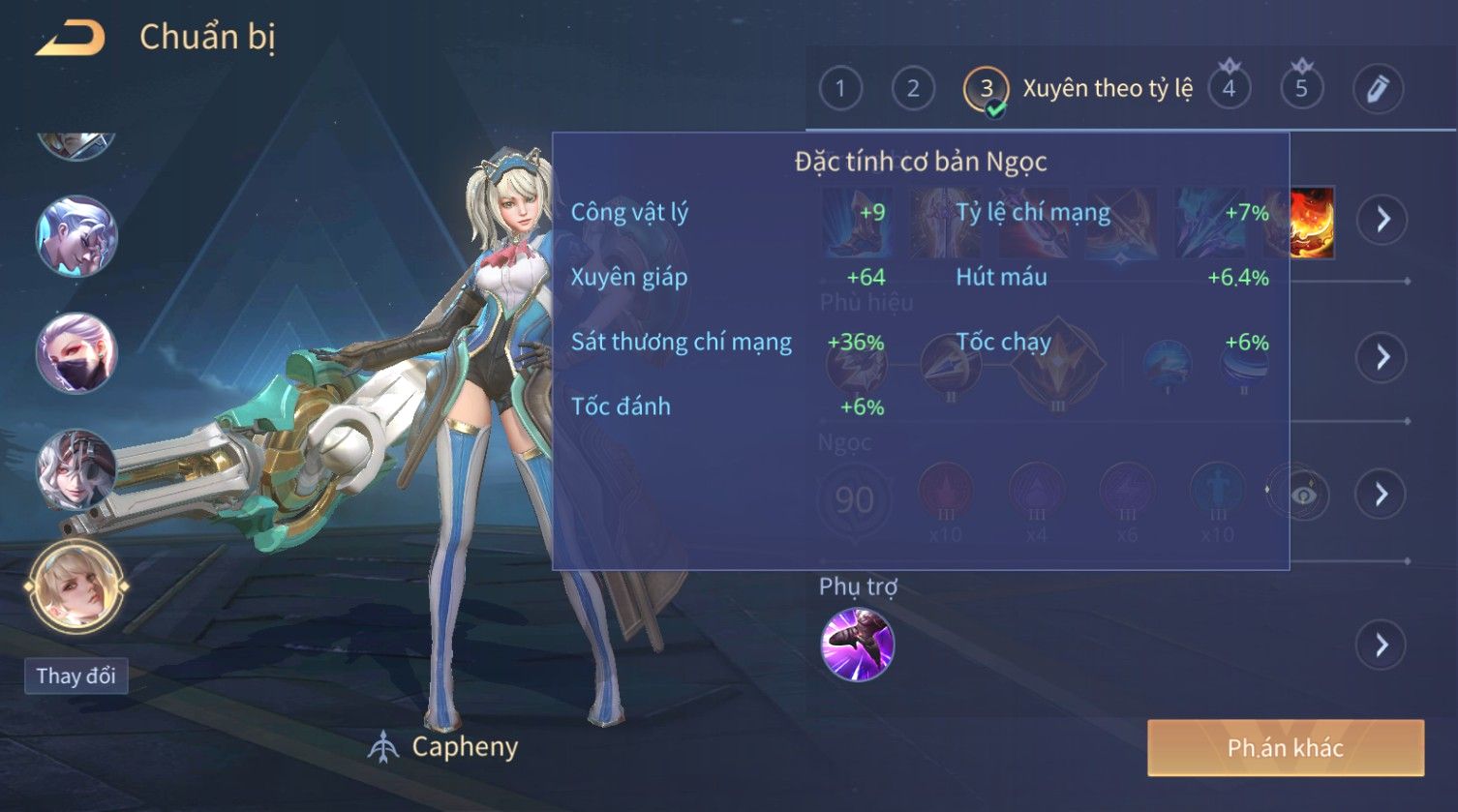This screenshot has width=1458, height=812.
Task: Select the fiery red item icon
Action: tap(1313, 223)
